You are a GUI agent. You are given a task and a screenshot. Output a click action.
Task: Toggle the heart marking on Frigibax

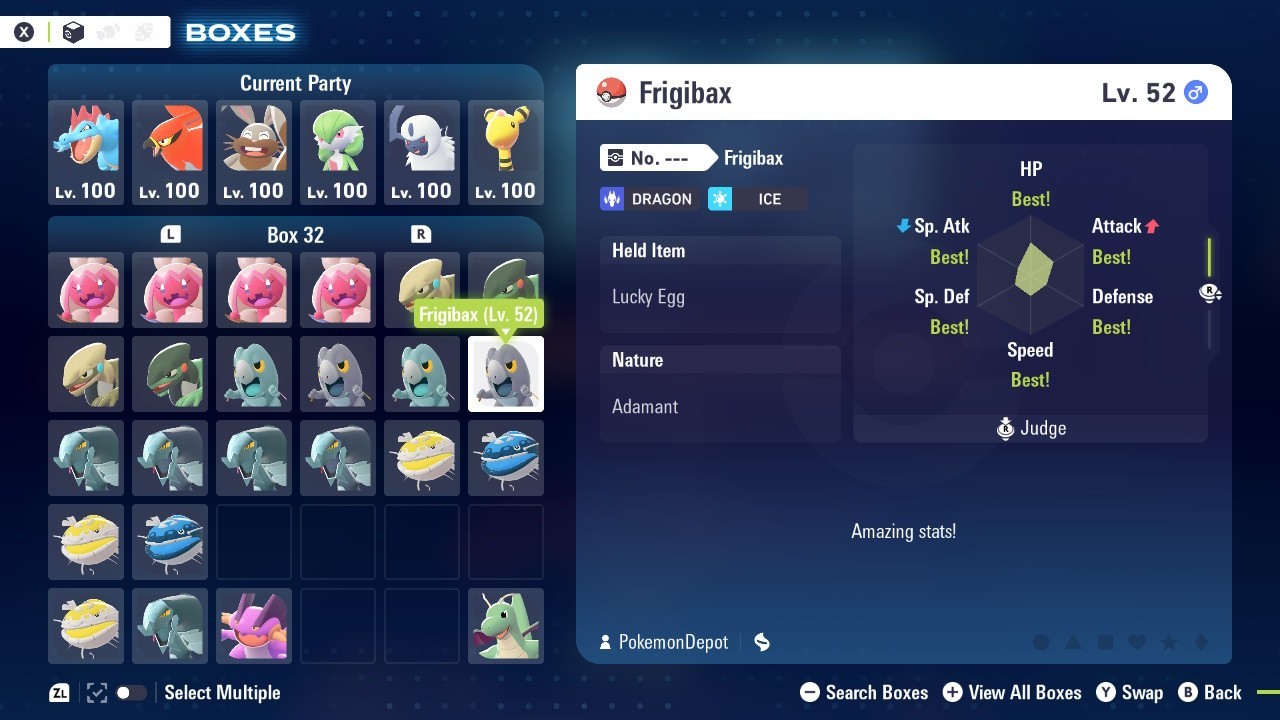[x=1137, y=643]
